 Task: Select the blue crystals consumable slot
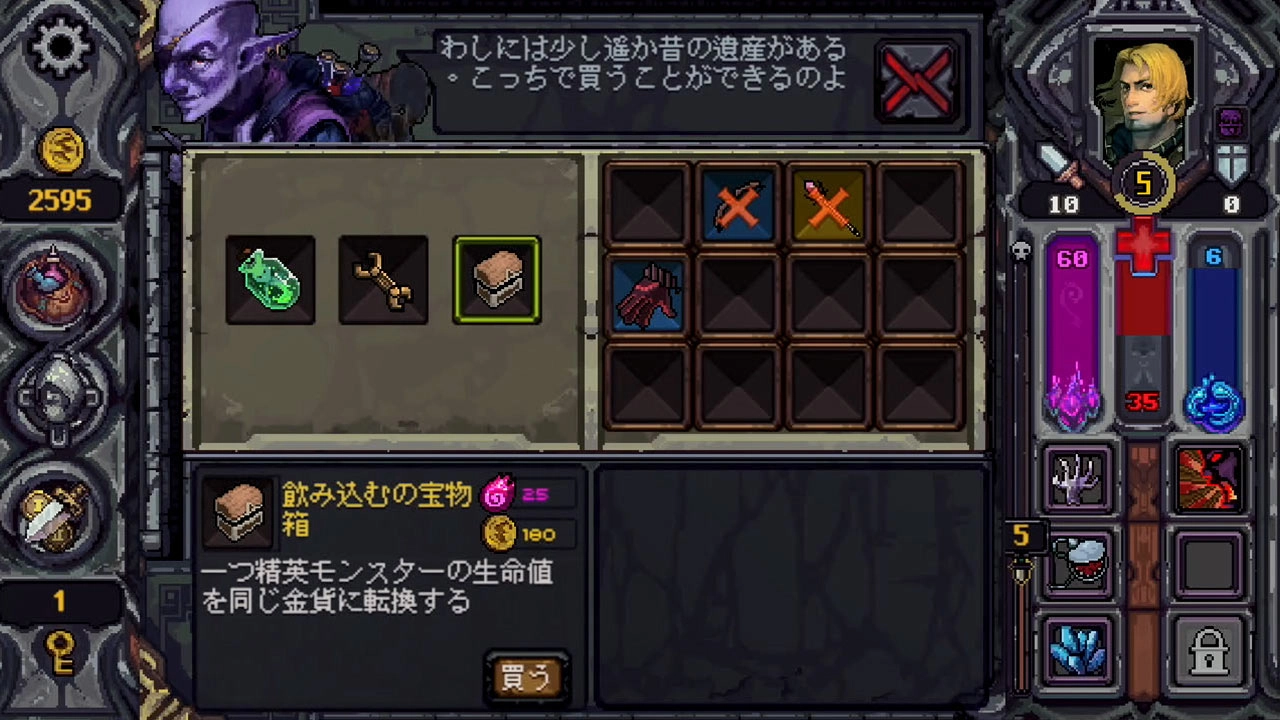(1077, 651)
